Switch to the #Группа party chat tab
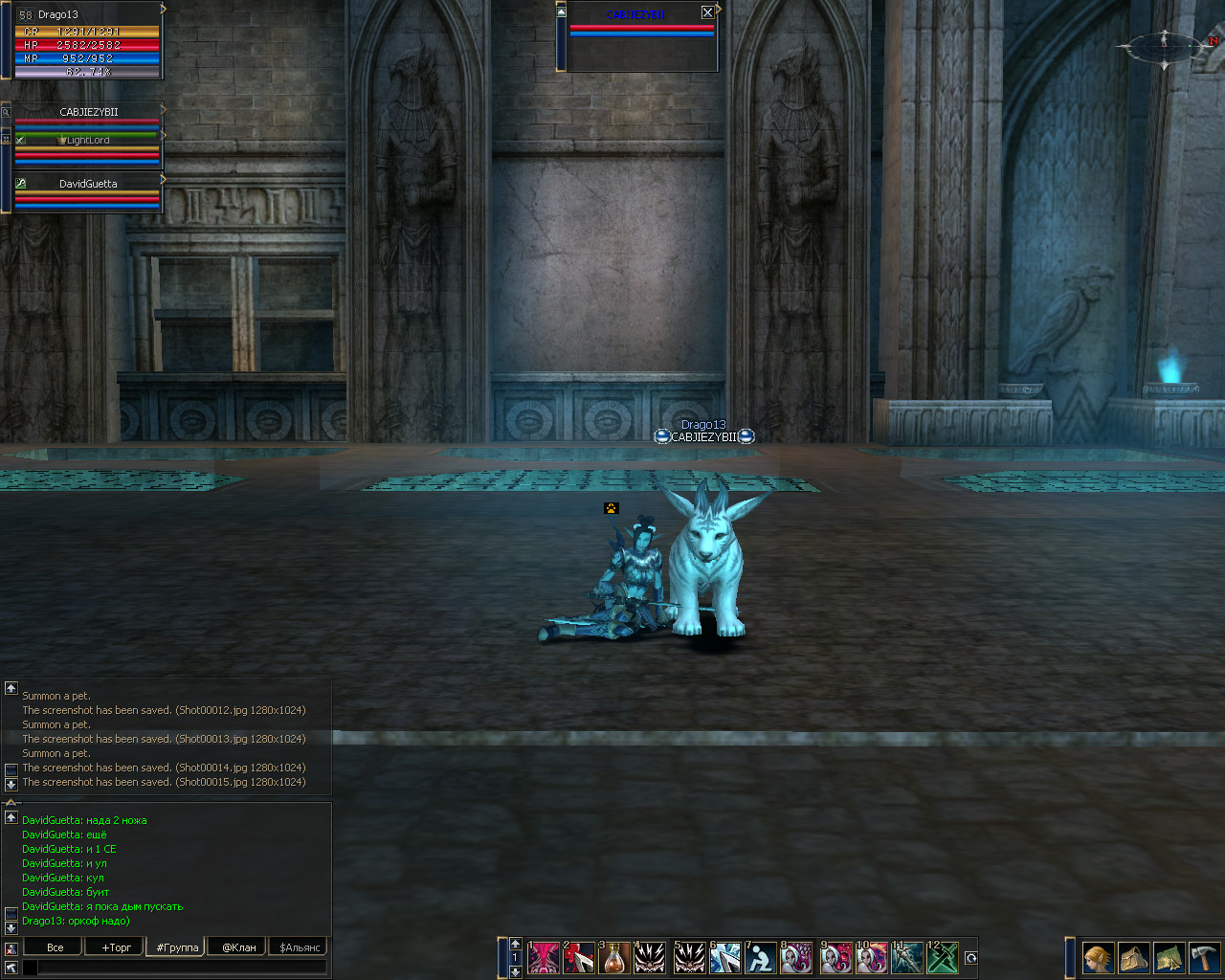Screen dimensions: 1225x980 coord(177,947)
